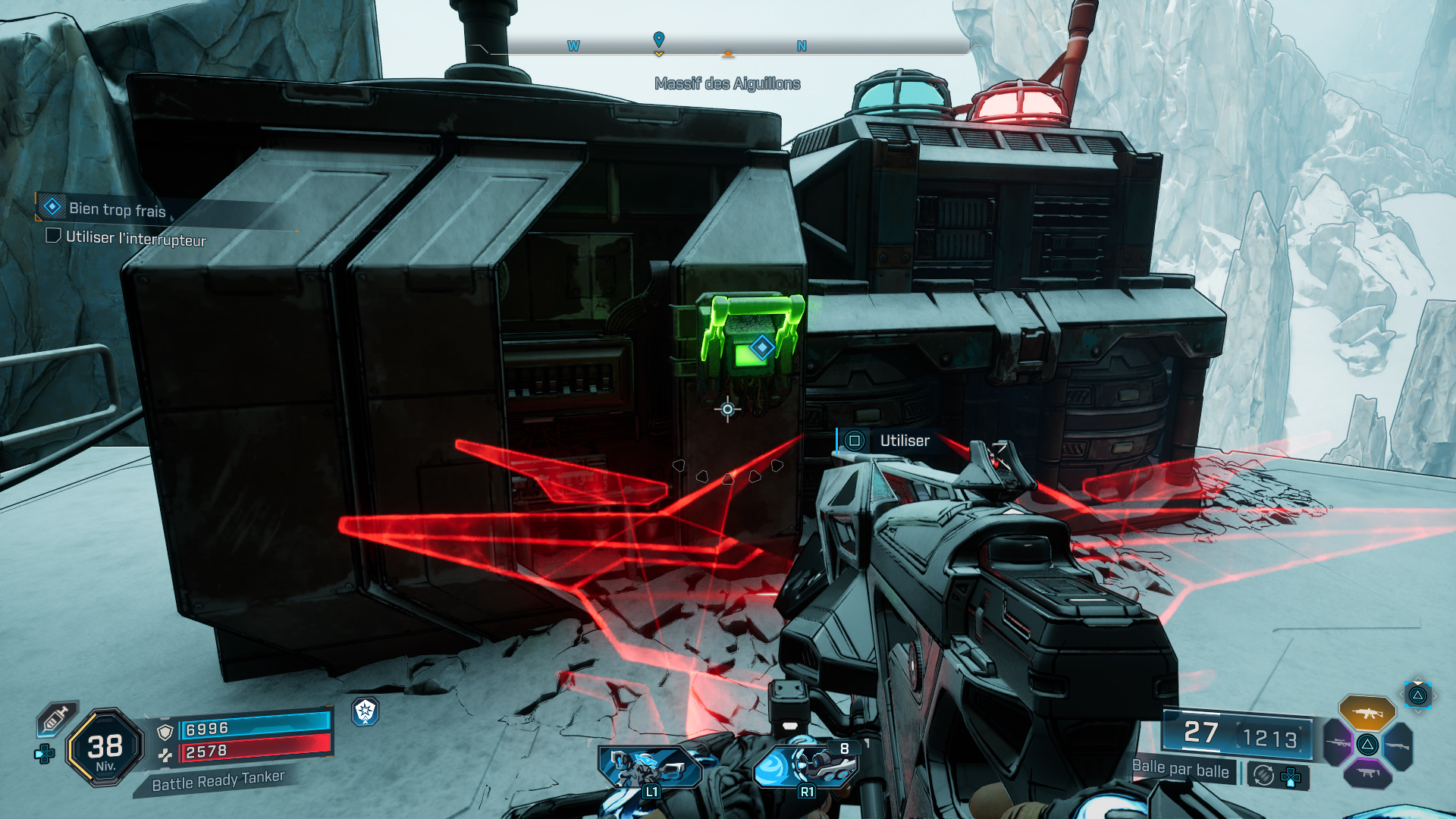Viewport: 1456px width, 819px height.
Task: Tick the Utiliser l'interrupteur objective checkbox
Action: 53,236
